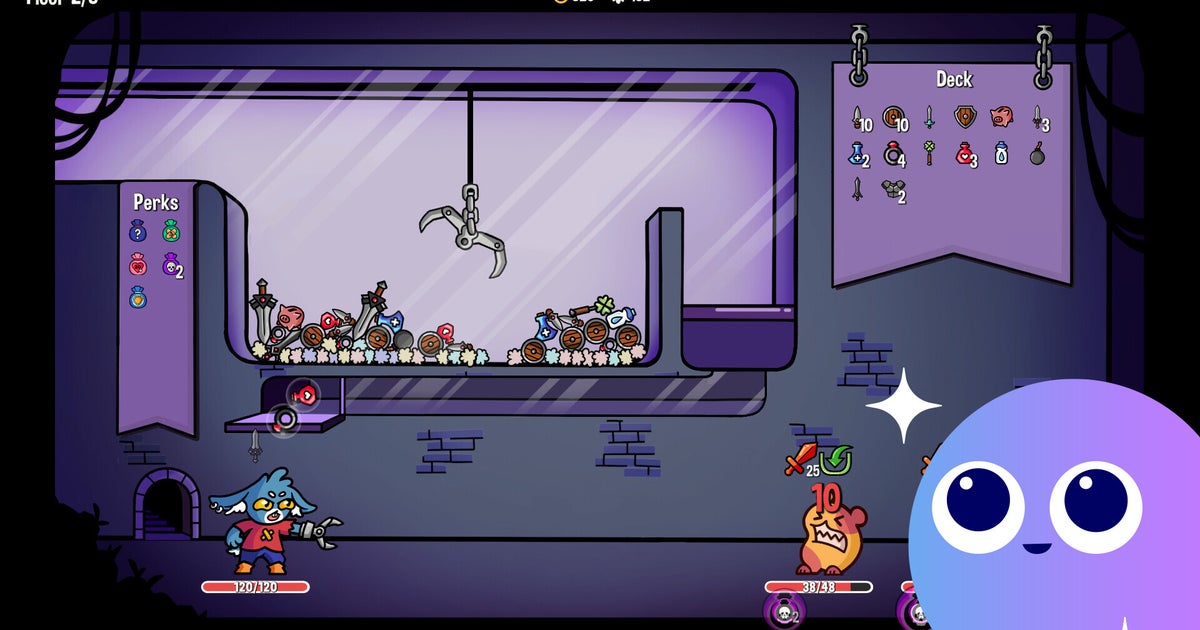
Task: Inspect the pink heart perk bag
Action: click(139, 265)
